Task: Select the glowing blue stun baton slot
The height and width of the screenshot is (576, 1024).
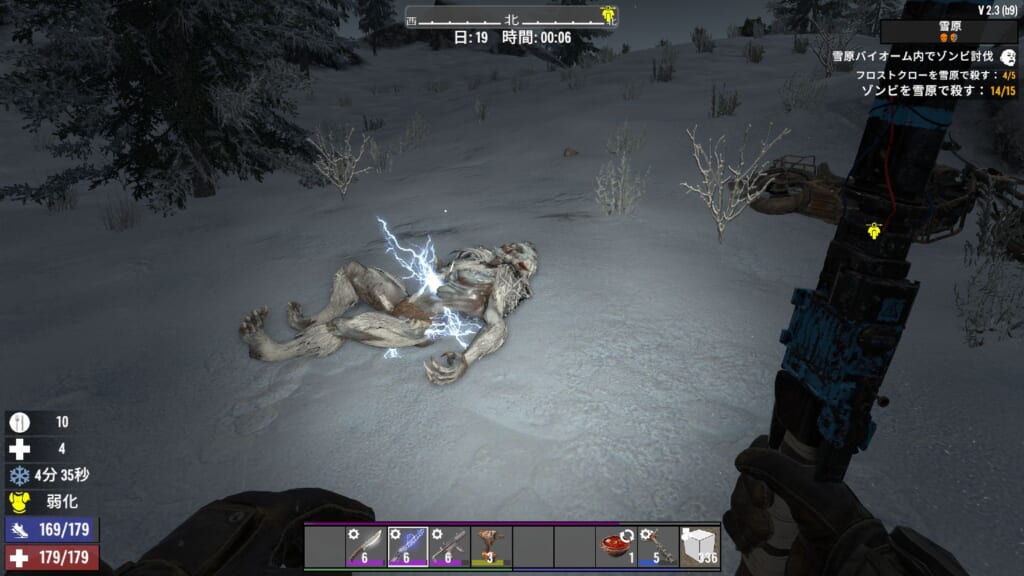Action: click(408, 547)
